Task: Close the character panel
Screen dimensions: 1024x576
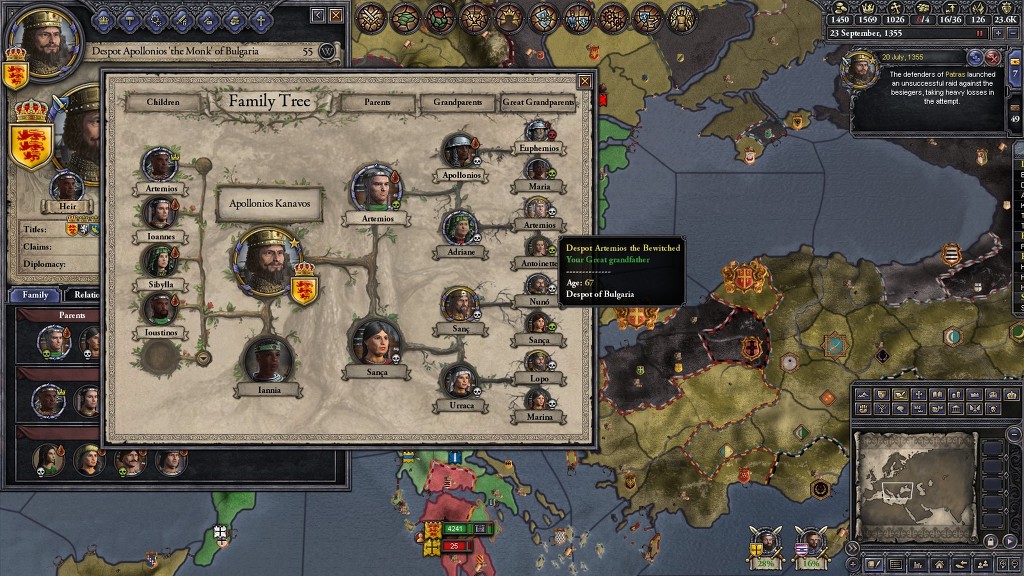Action: 336,15
